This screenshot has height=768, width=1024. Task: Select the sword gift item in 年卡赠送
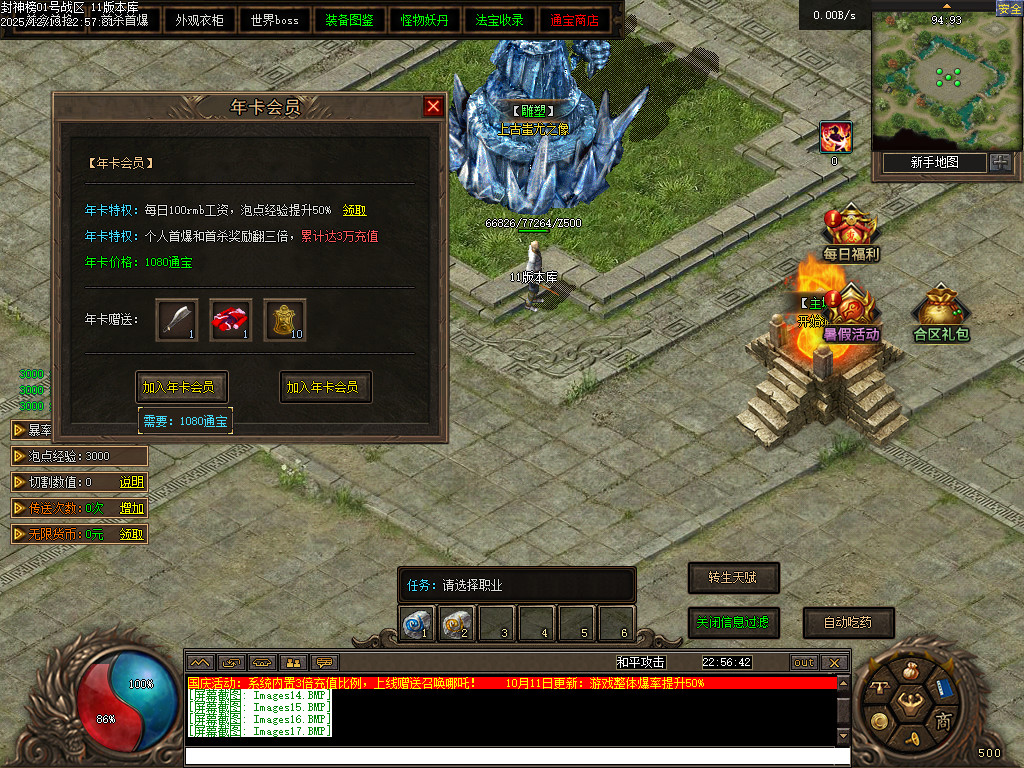[177, 320]
